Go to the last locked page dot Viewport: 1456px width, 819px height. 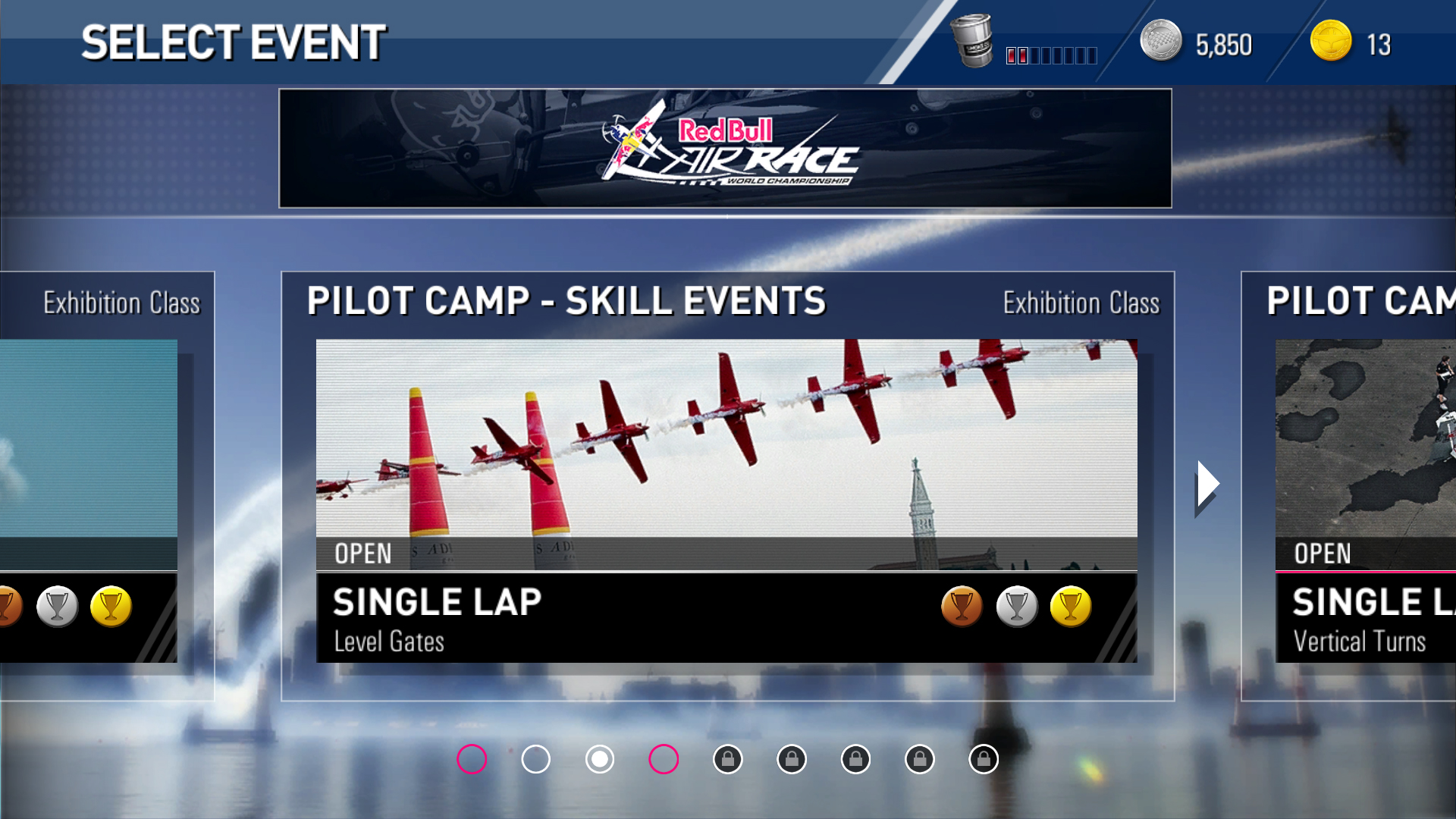point(984,759)
